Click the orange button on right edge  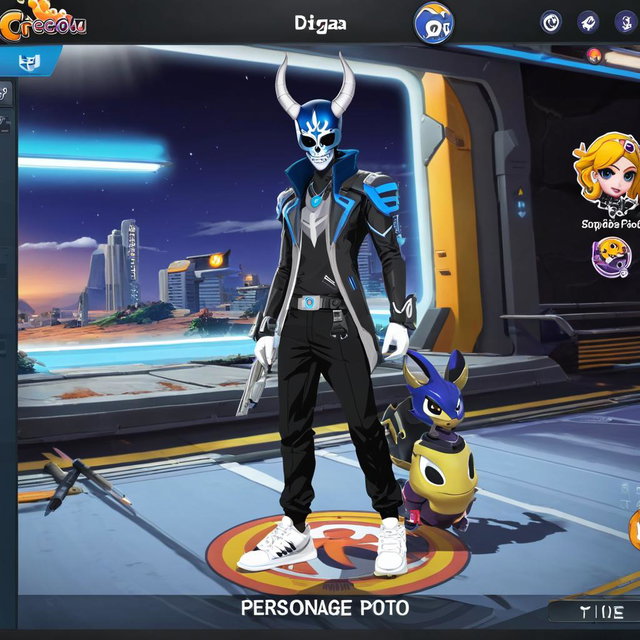634,527
